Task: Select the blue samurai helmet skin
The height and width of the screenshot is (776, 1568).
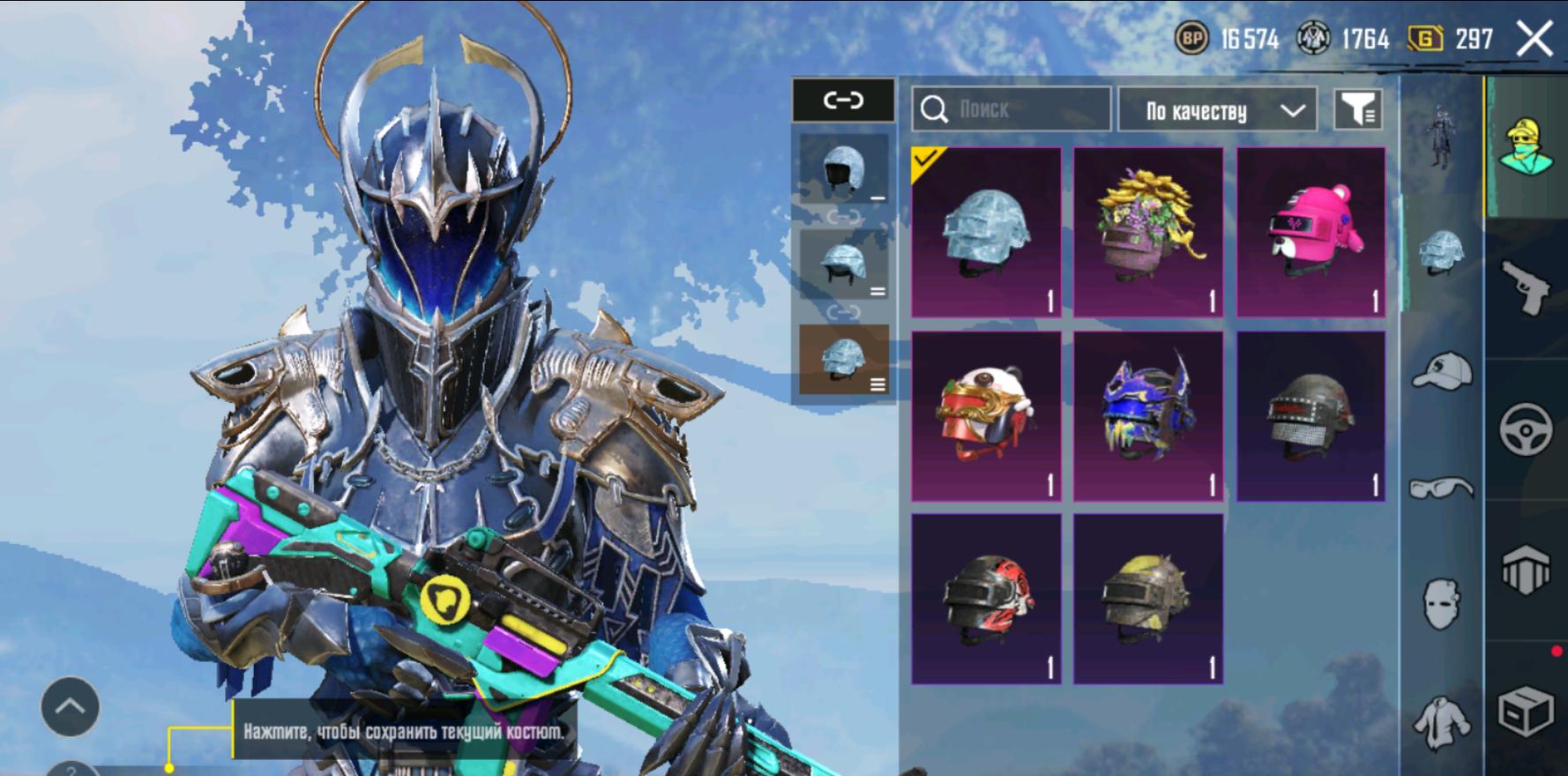Action: click(1148, 416)
